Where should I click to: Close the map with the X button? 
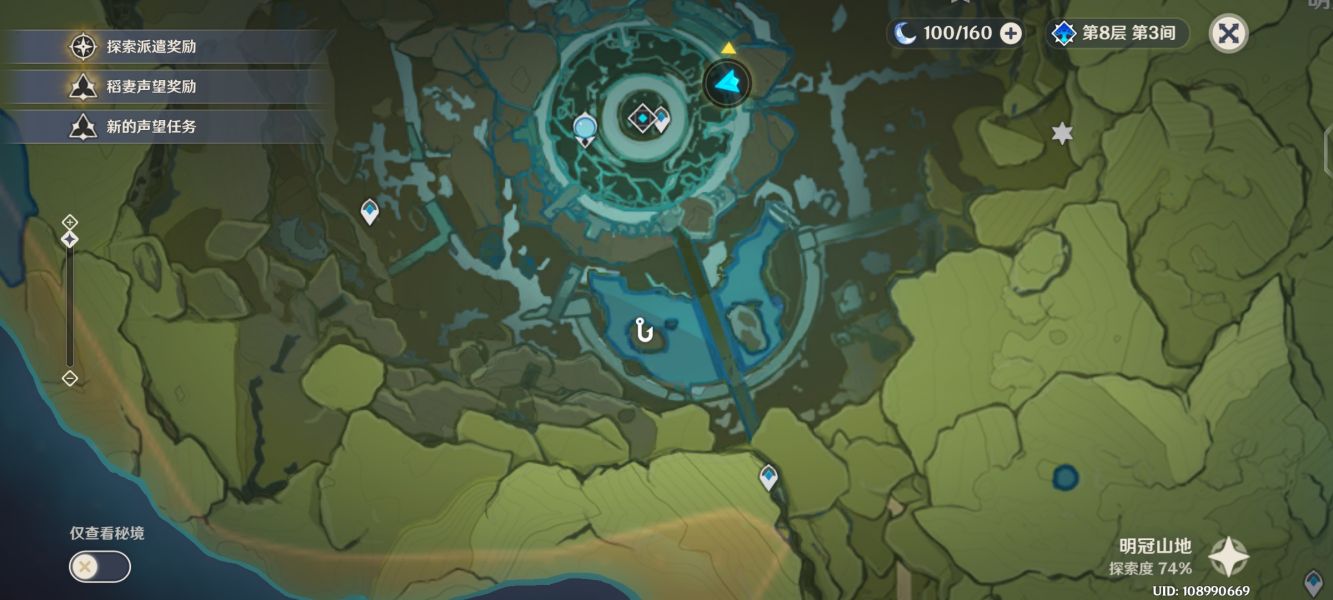(1229, 34)
